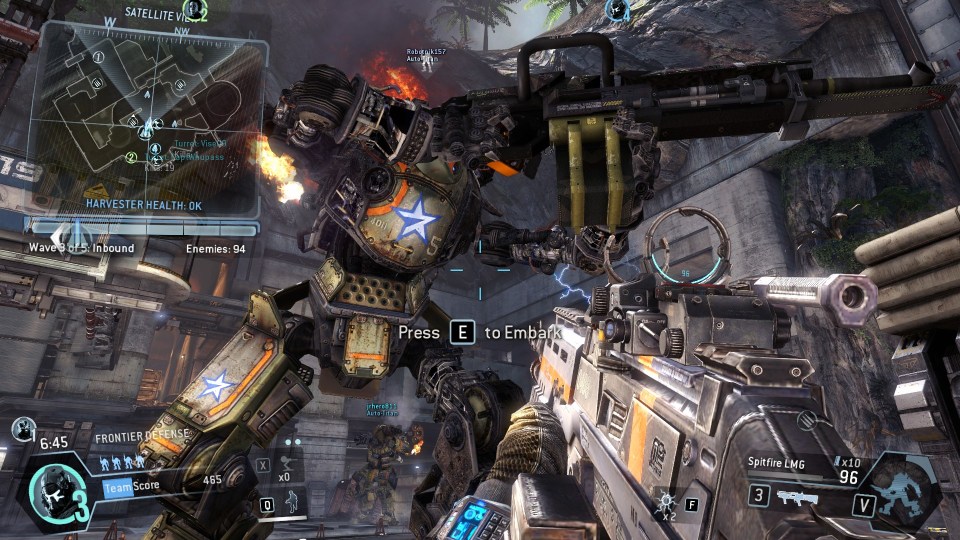The image size is (960, 540).
Task: Select the Spitfire LMG weapon icon
Action: (797, 497)
